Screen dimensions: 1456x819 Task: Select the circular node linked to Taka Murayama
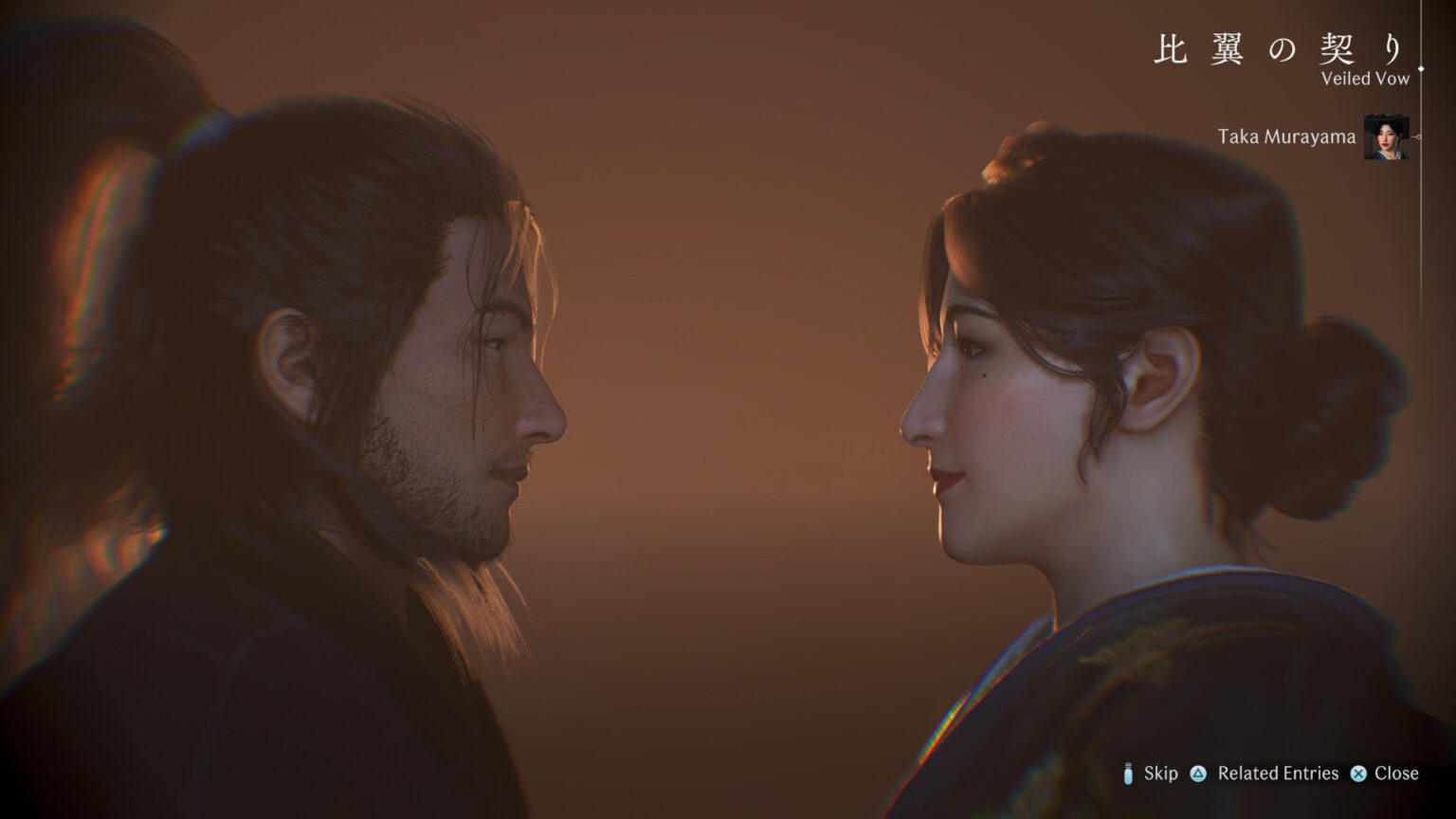[1419, 136]
